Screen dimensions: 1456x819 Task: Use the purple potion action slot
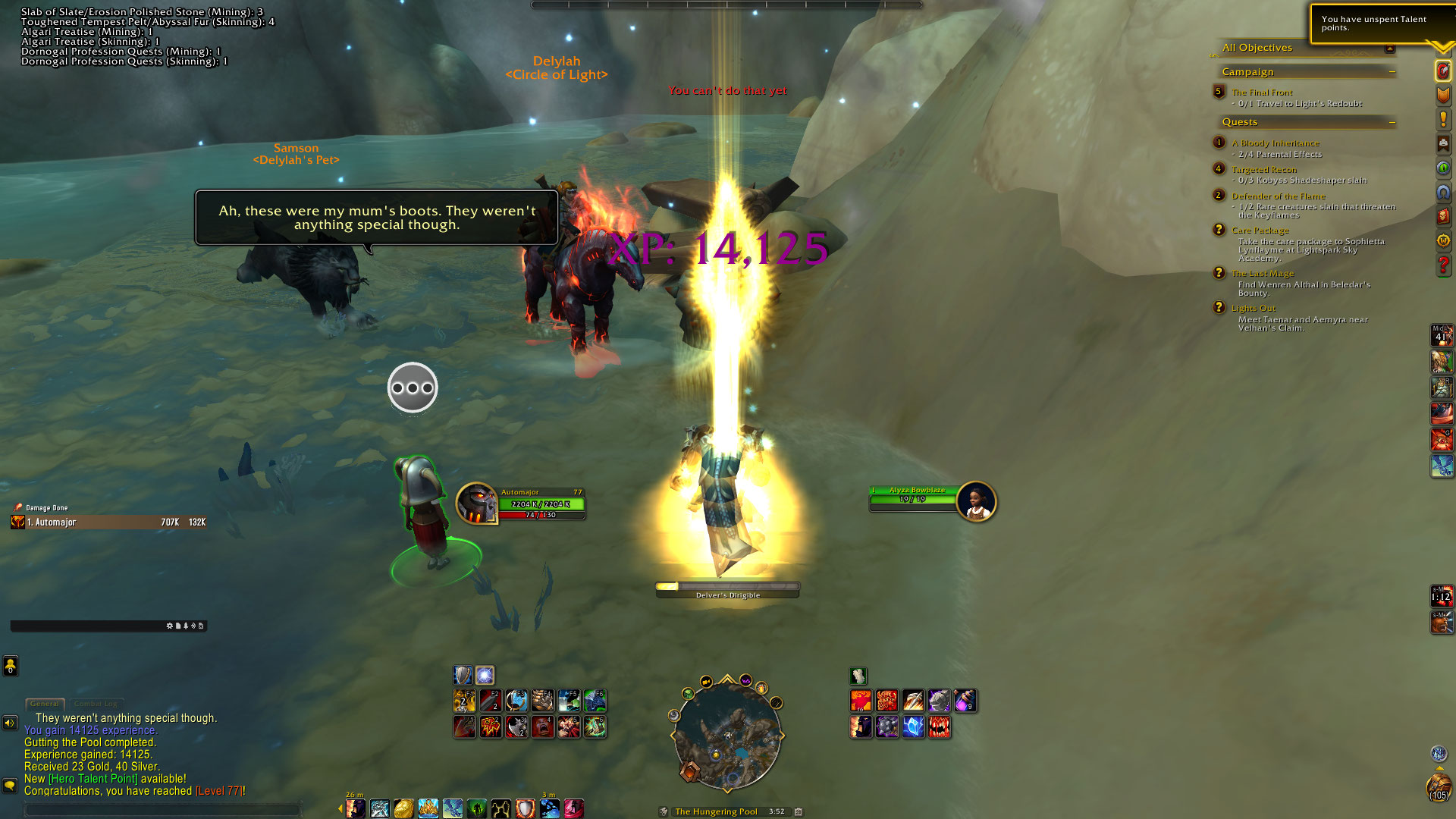coord(965,701)
